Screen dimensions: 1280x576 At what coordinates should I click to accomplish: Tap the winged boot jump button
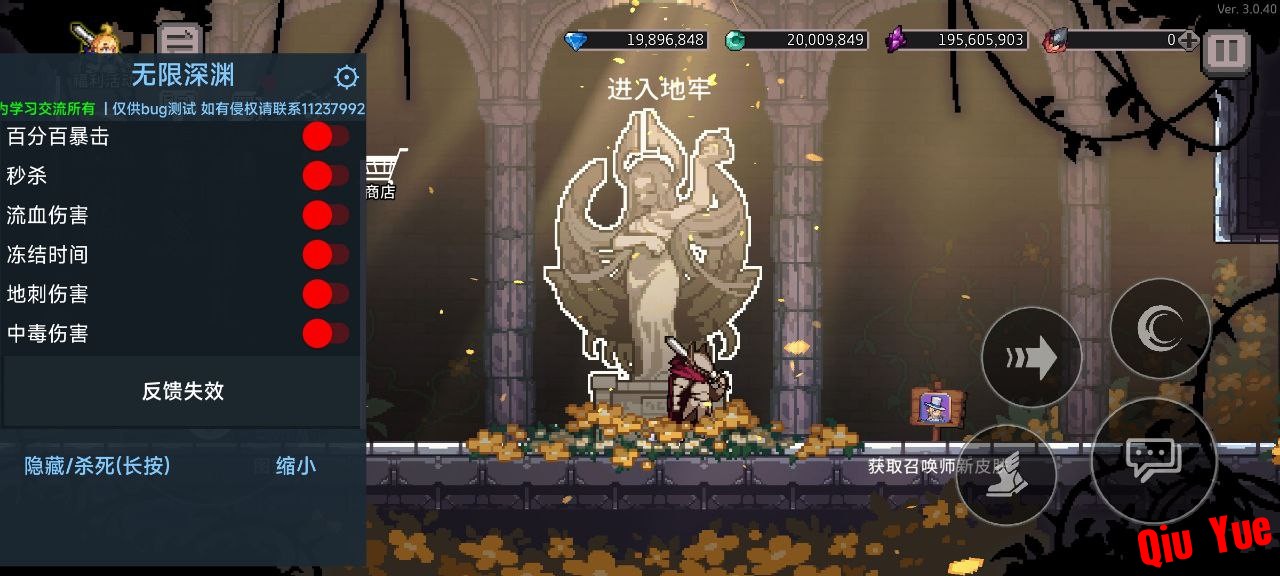1005,475
